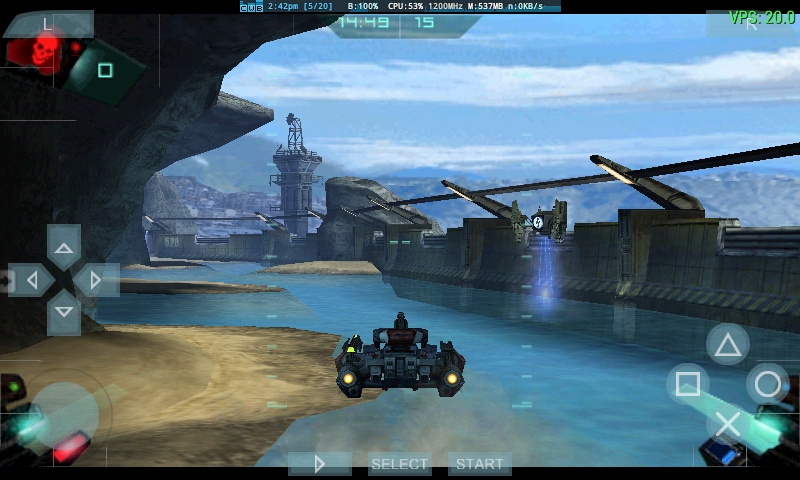Tap the R shoulder button overlay
Screen dimensions: 800x480
[751, 24]
